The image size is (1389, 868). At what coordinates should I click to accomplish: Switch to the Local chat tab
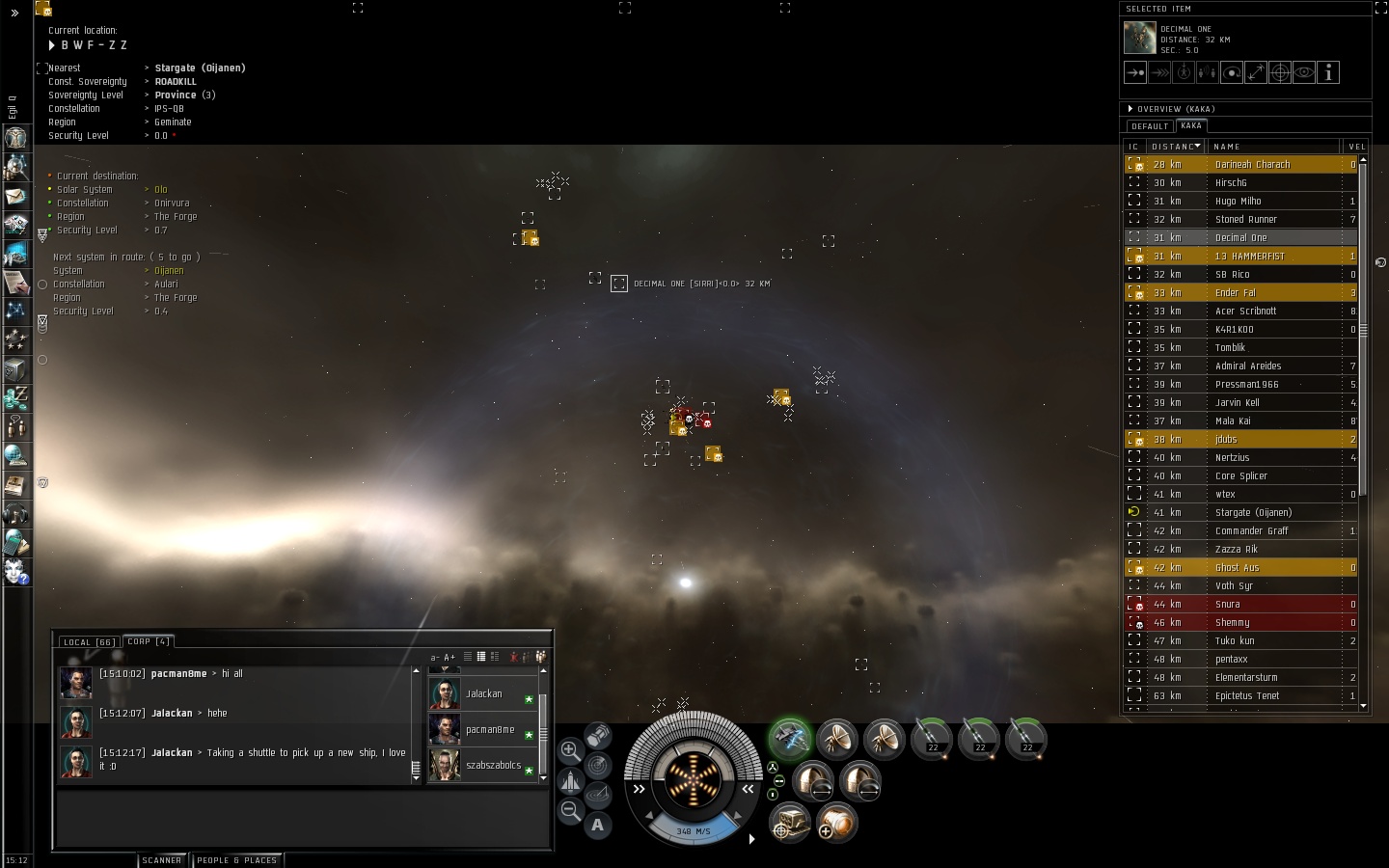click(x=89, y=641)
